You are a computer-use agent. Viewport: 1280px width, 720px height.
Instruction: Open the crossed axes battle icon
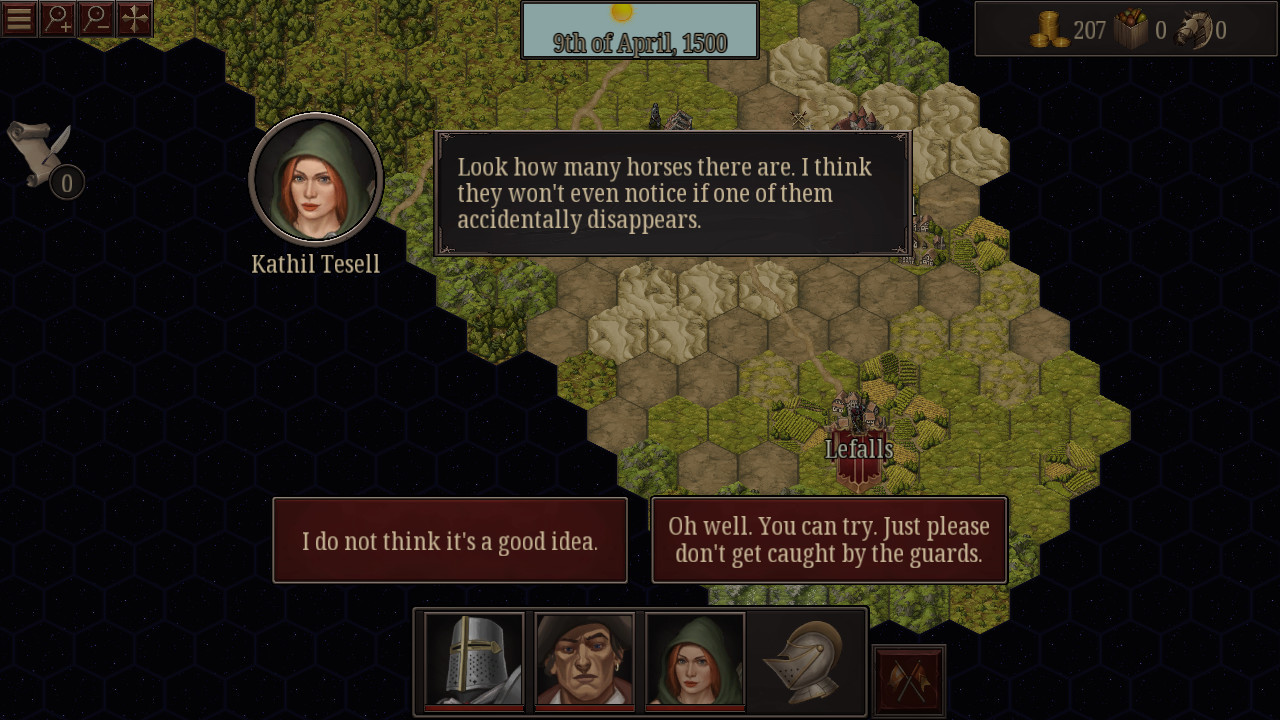pos(908,680)
